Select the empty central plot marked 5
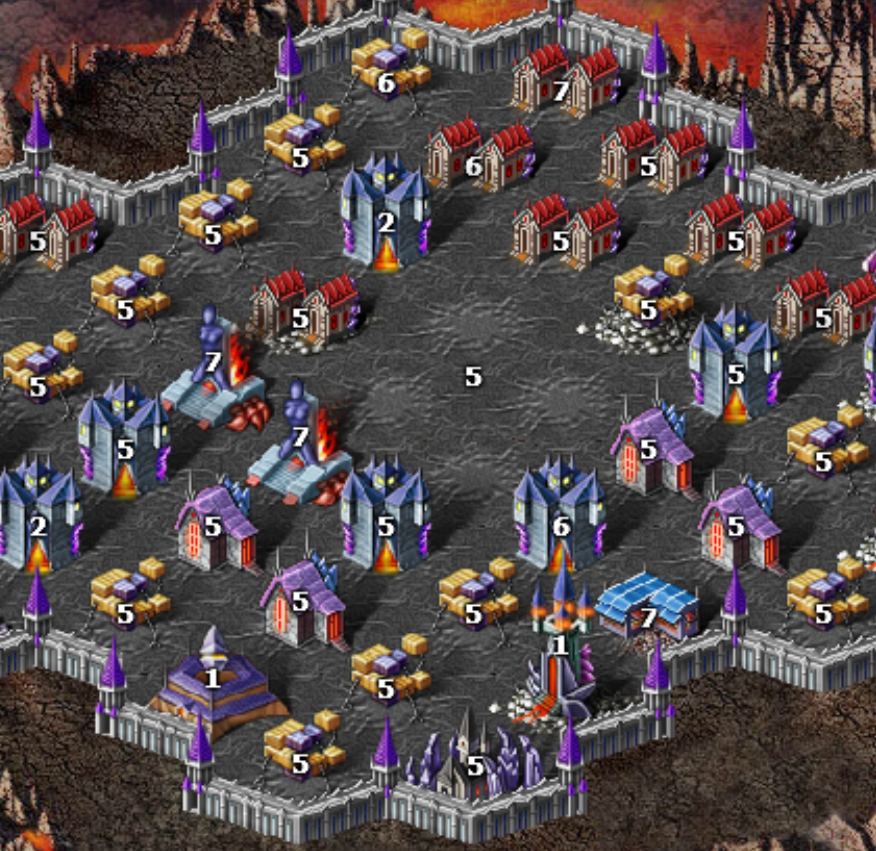Screen dimensions: 876x851 [x=473, y=377]
